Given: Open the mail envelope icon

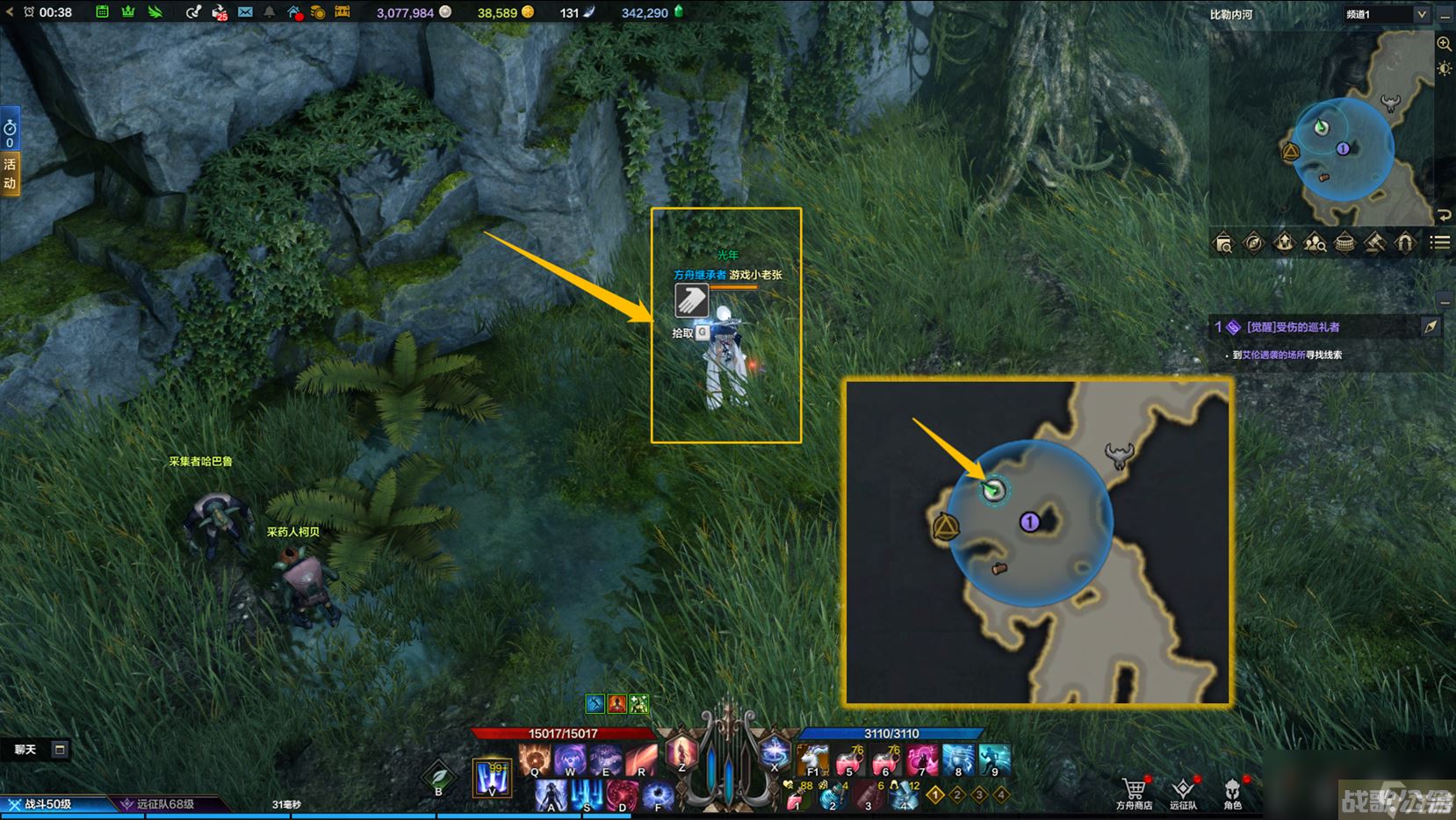Looking at the screenshot, I should [245, 12].
